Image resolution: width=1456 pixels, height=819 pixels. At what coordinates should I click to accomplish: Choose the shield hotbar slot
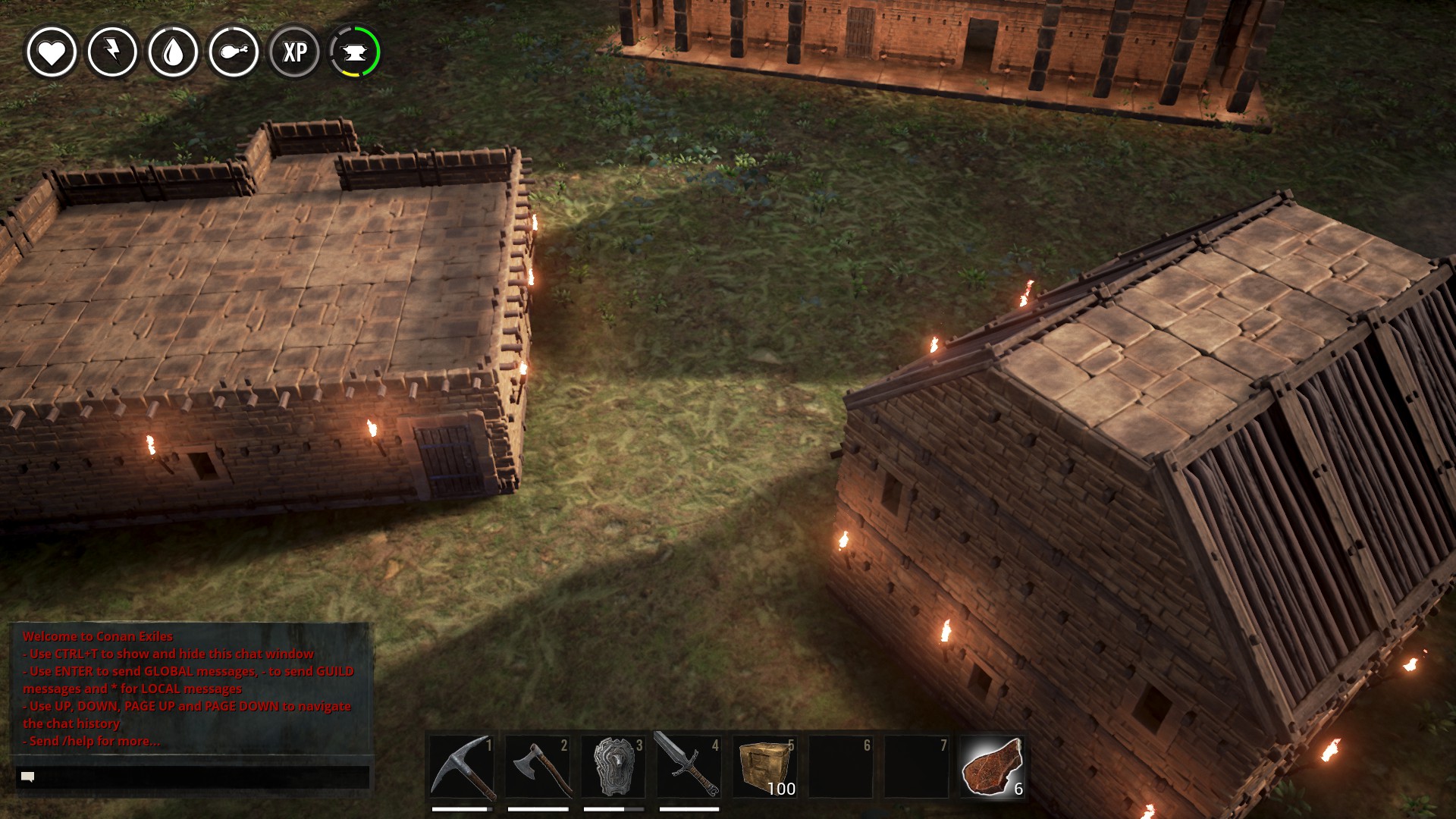pos(613,767)
